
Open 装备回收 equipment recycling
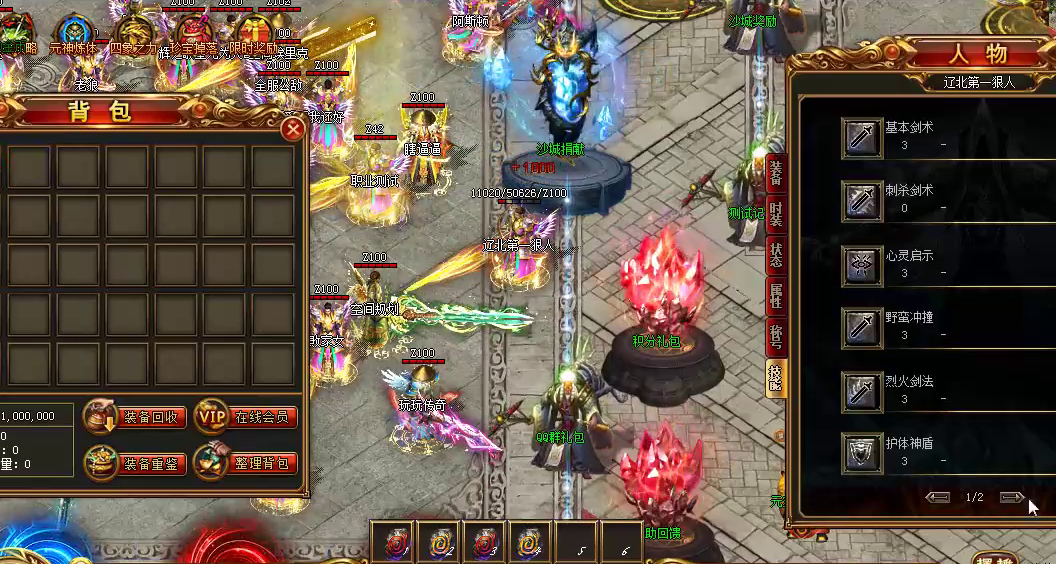(136, 416)
